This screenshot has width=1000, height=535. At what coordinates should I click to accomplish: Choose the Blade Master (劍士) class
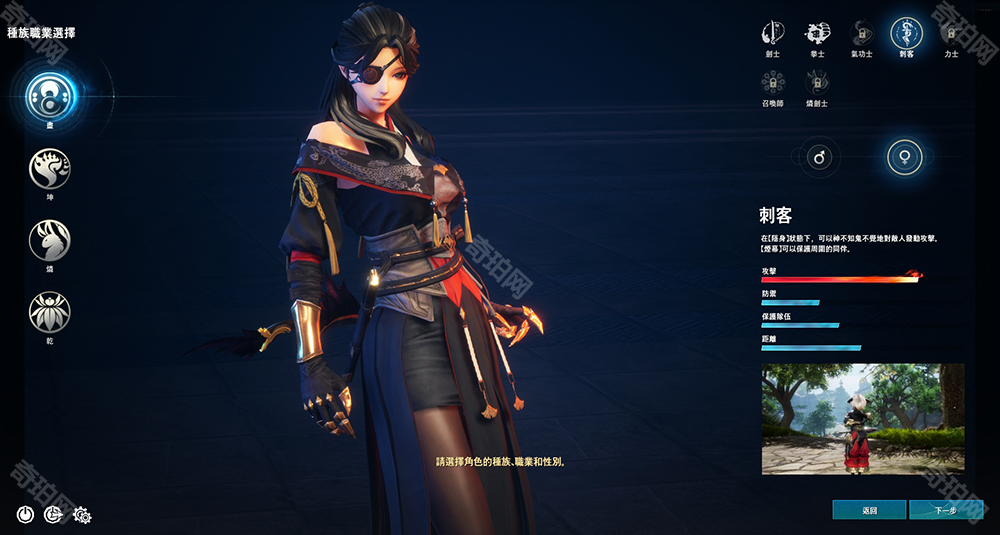click(772, 31)
